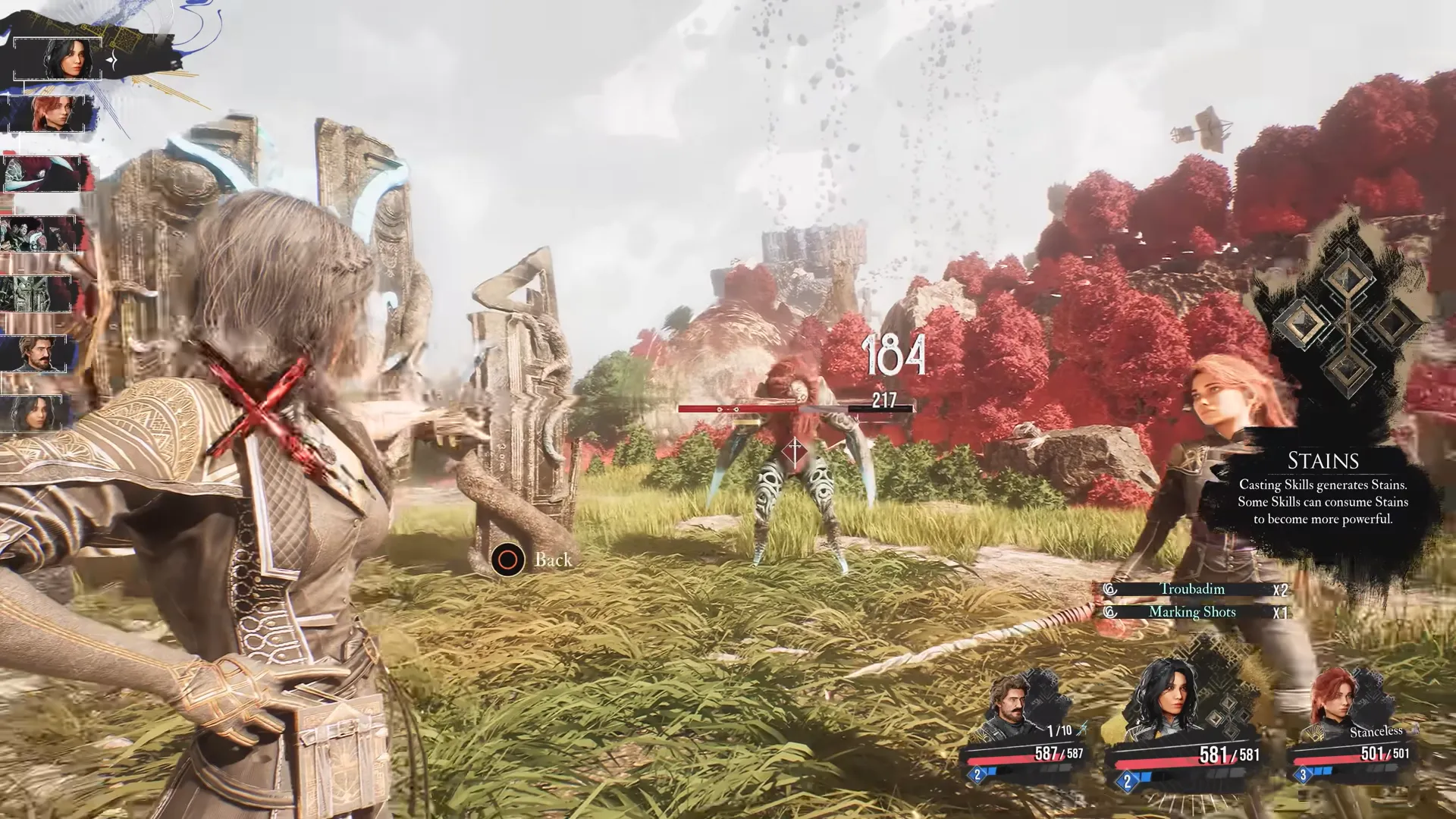This screenshot has height=819, width=1456.
Task: Click the Troubadim passive entry
Action: (1192, 589)
